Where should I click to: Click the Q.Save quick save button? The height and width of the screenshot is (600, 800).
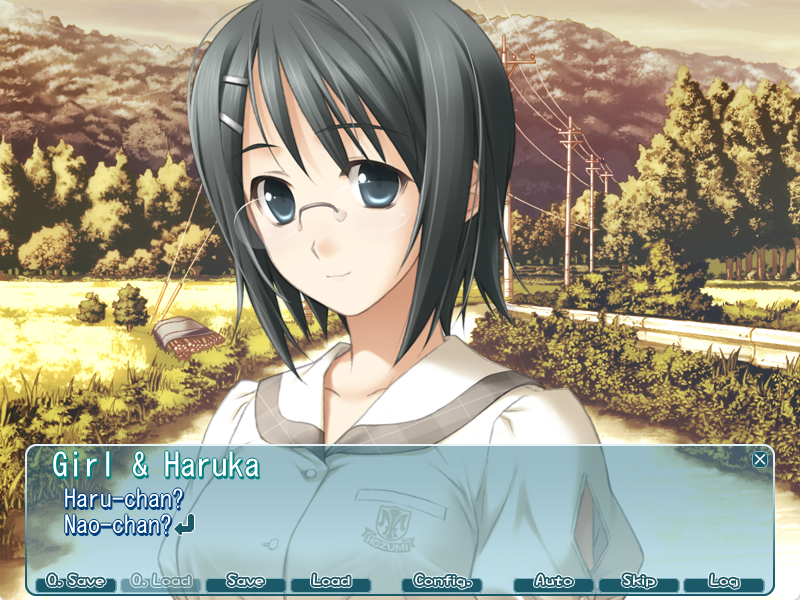coord(76,581)
